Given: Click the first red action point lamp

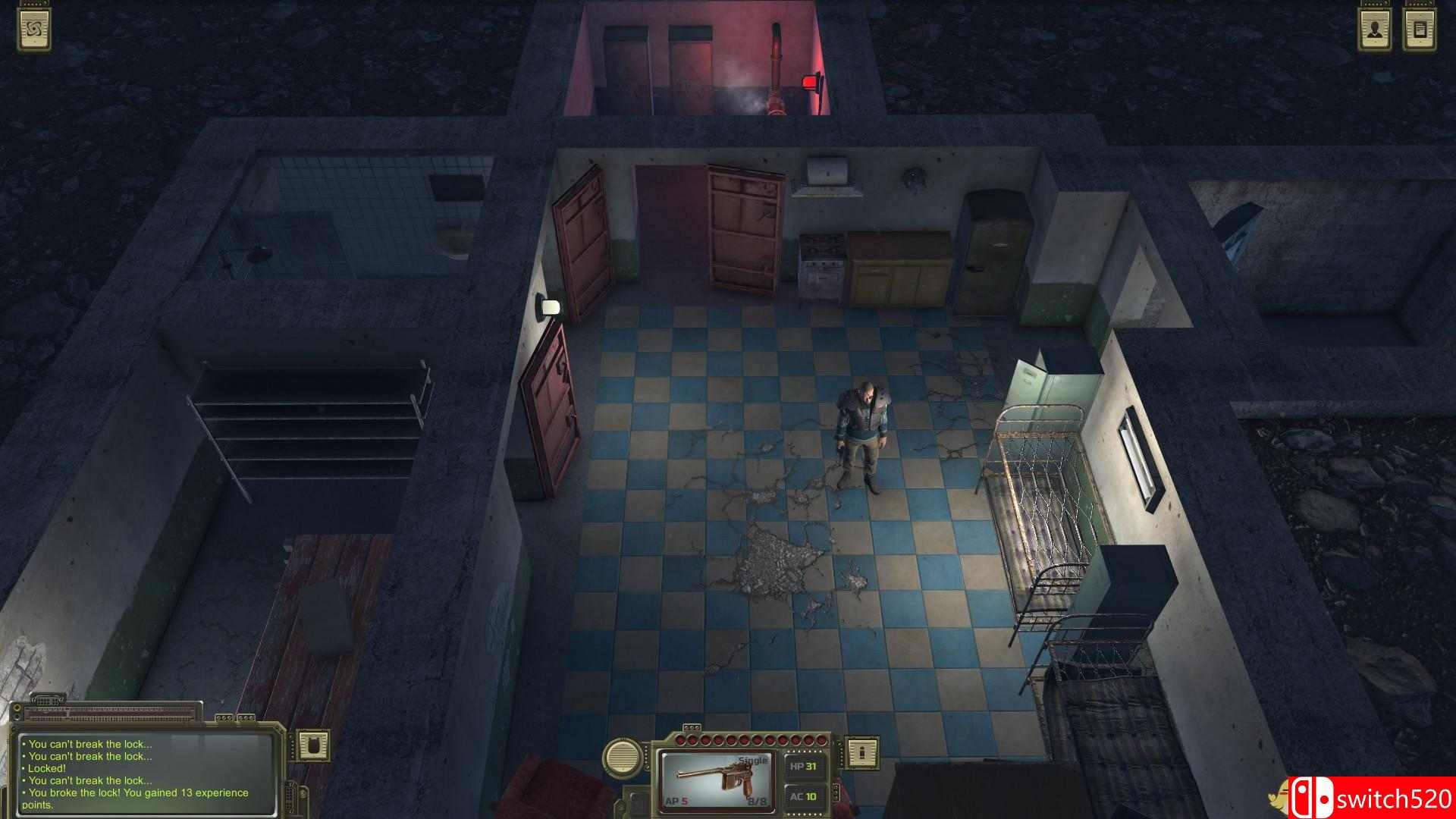Looking at the screenshot, I should pyautogui.click(x=680, y=739).
